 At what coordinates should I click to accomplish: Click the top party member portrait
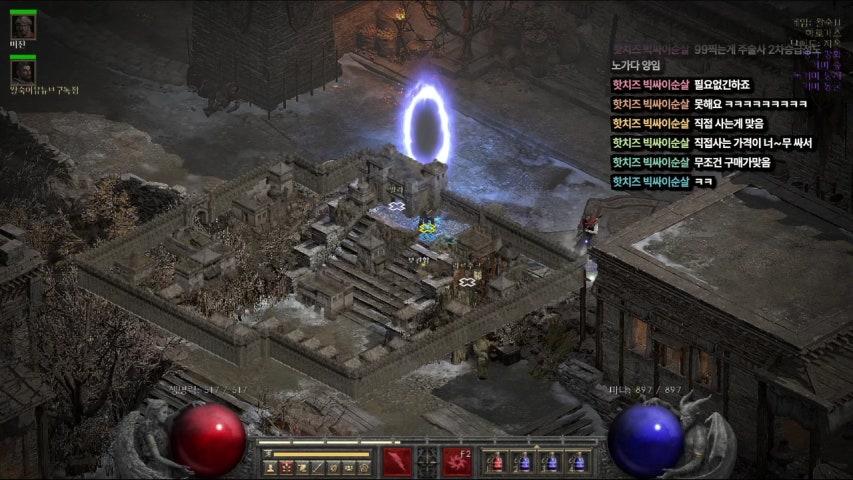pyautogui.click(x=23, y=27)
